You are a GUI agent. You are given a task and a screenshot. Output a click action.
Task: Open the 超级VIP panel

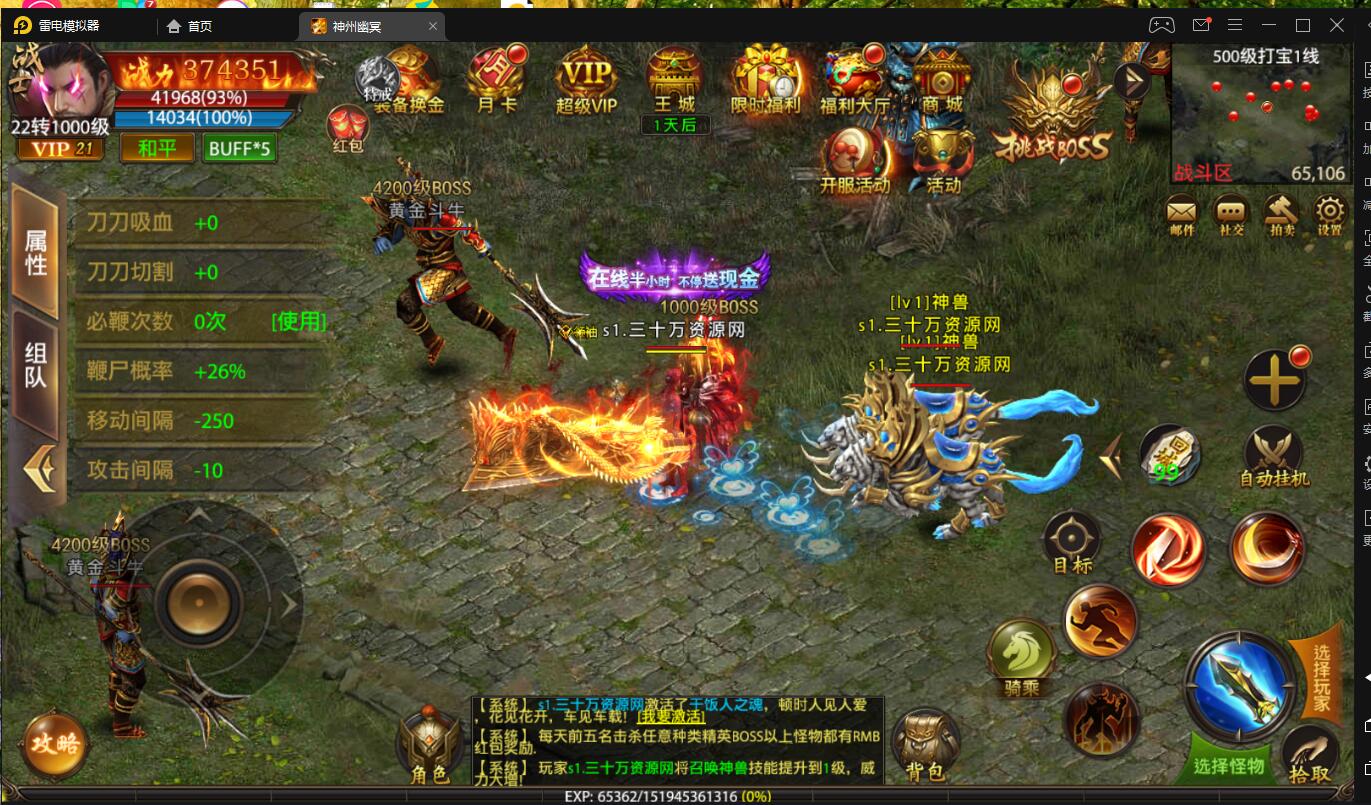pyautogui.click(x=586, y=80)
